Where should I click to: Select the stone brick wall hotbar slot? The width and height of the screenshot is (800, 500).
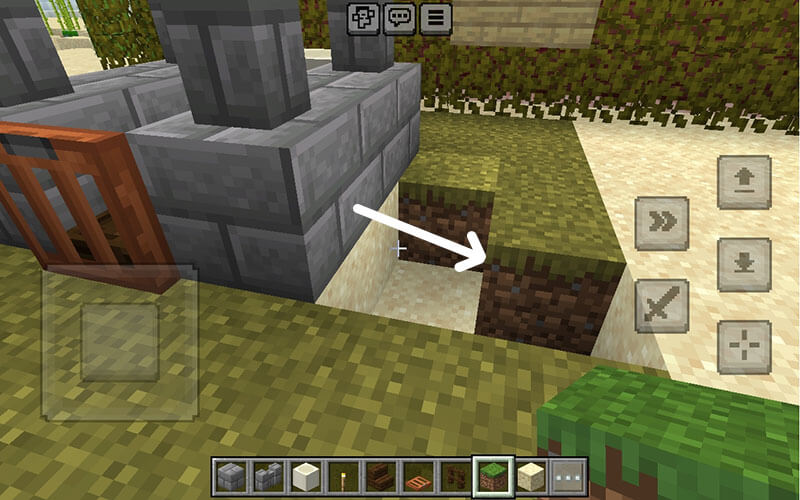(x=267, y=477)
